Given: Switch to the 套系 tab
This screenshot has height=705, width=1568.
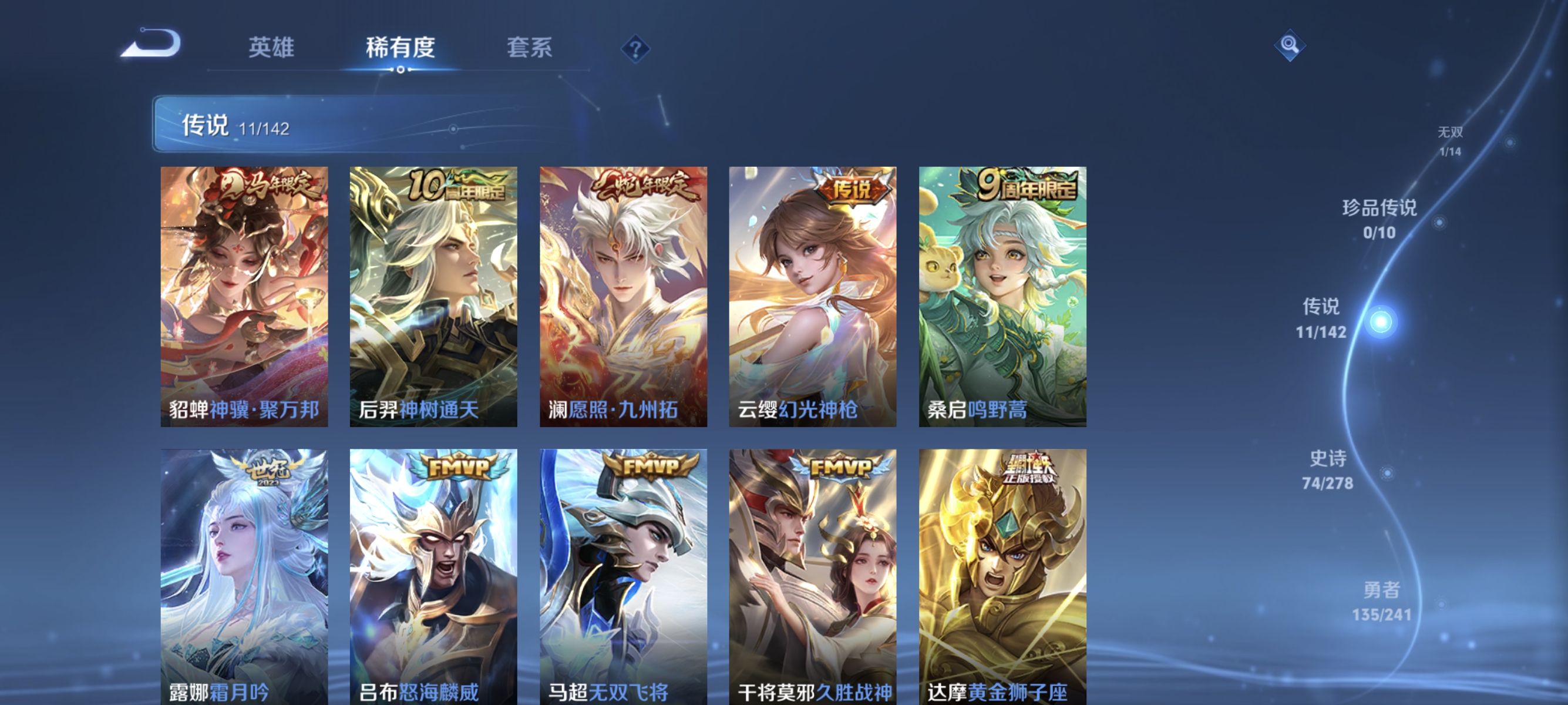Looking at the screenshot, I should click(x=531, y=48).
